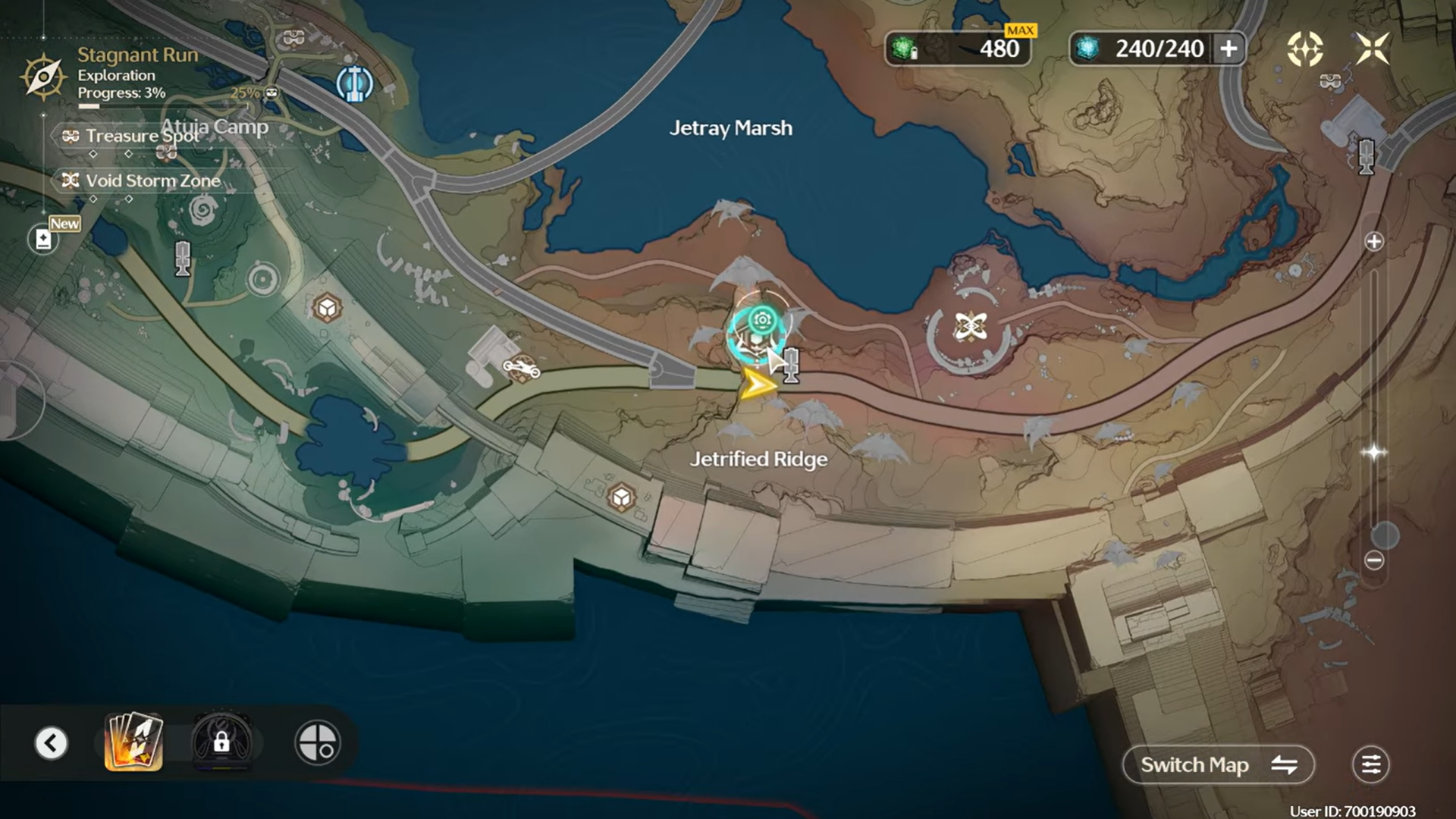Open the crosshair pin marker tool

point(318,742)
